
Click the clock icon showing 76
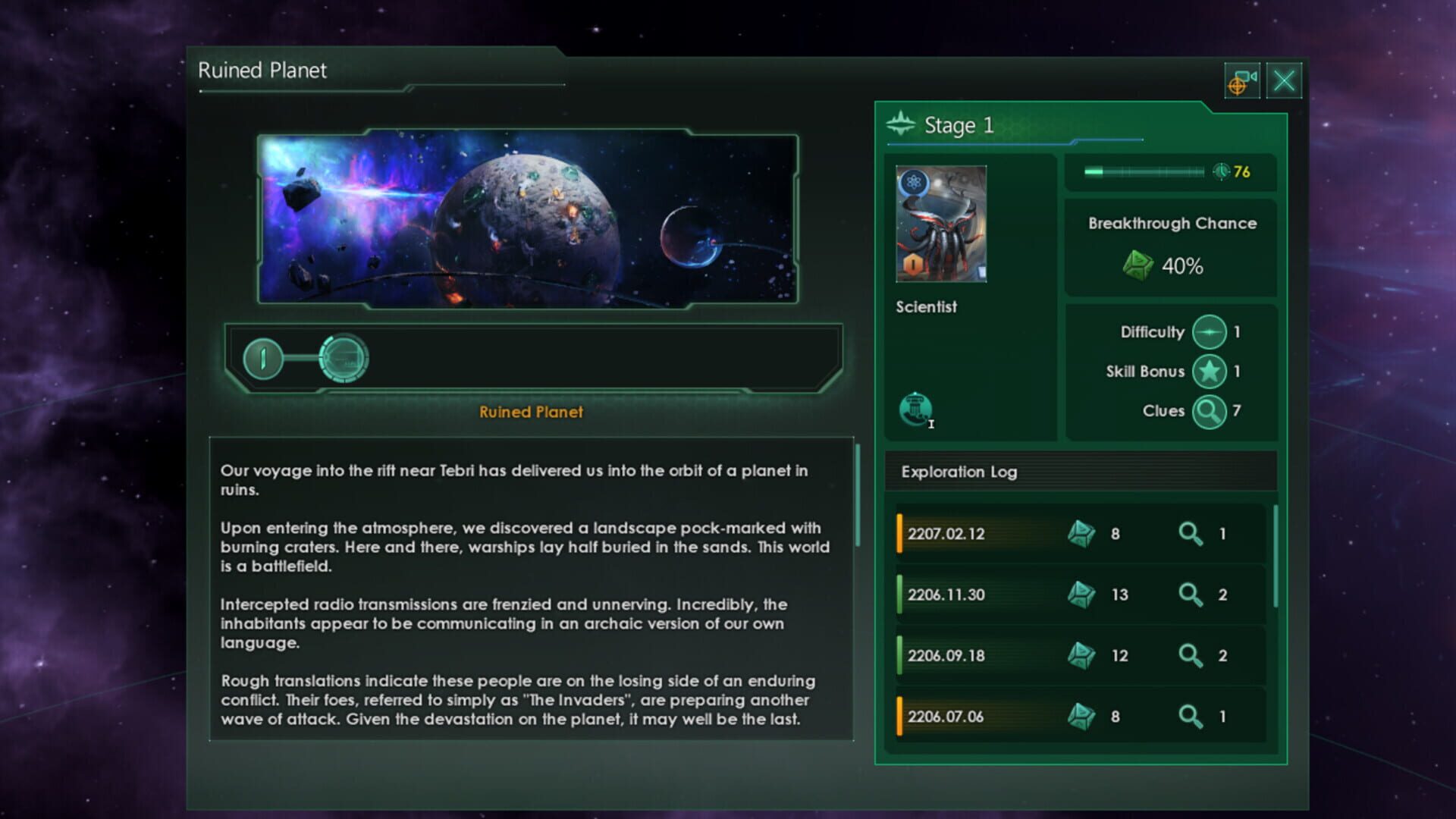pyautogui.click(x=1221, y=172)
